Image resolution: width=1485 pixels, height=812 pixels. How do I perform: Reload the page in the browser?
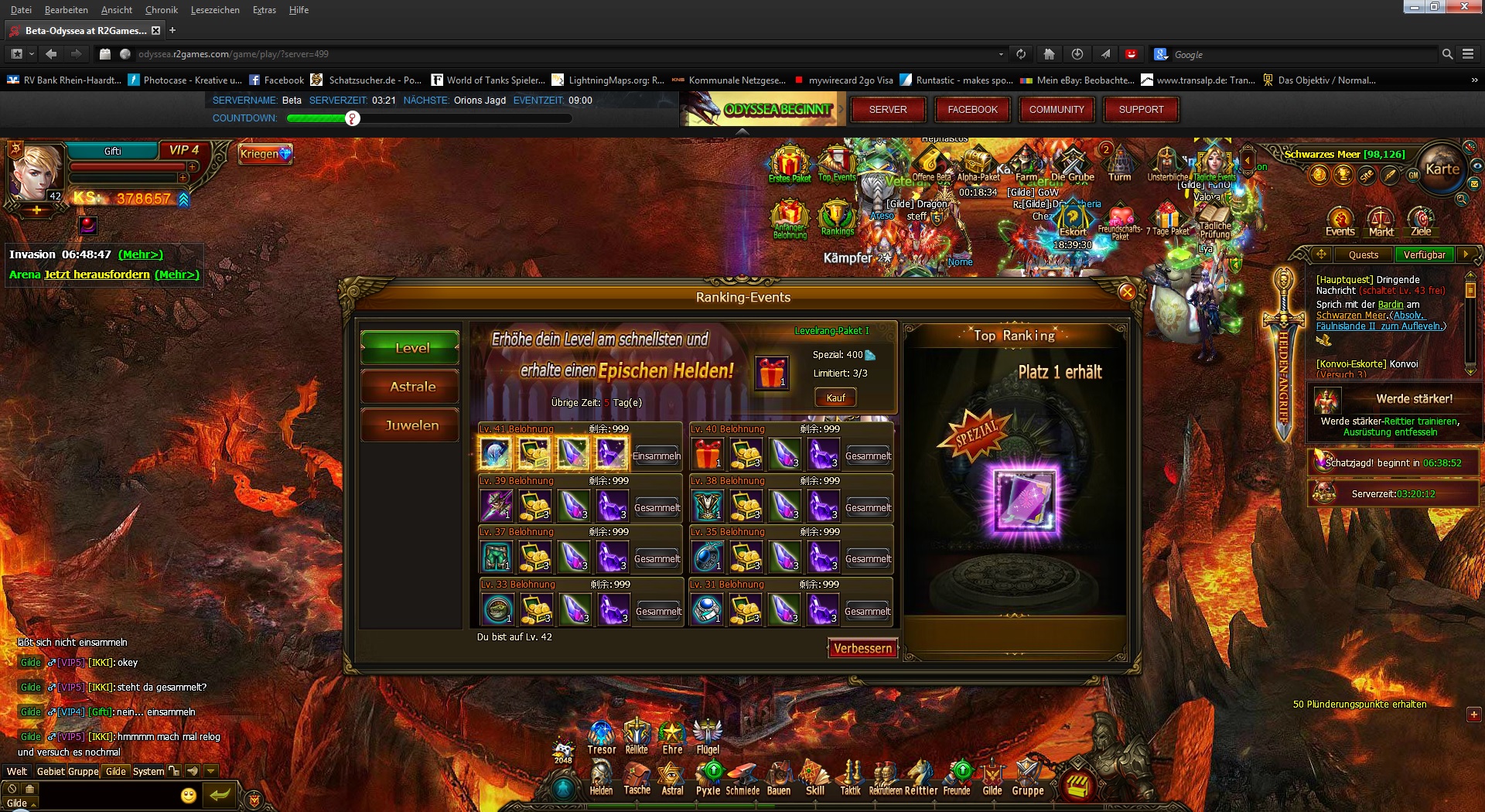click(x=1021, y=54)
